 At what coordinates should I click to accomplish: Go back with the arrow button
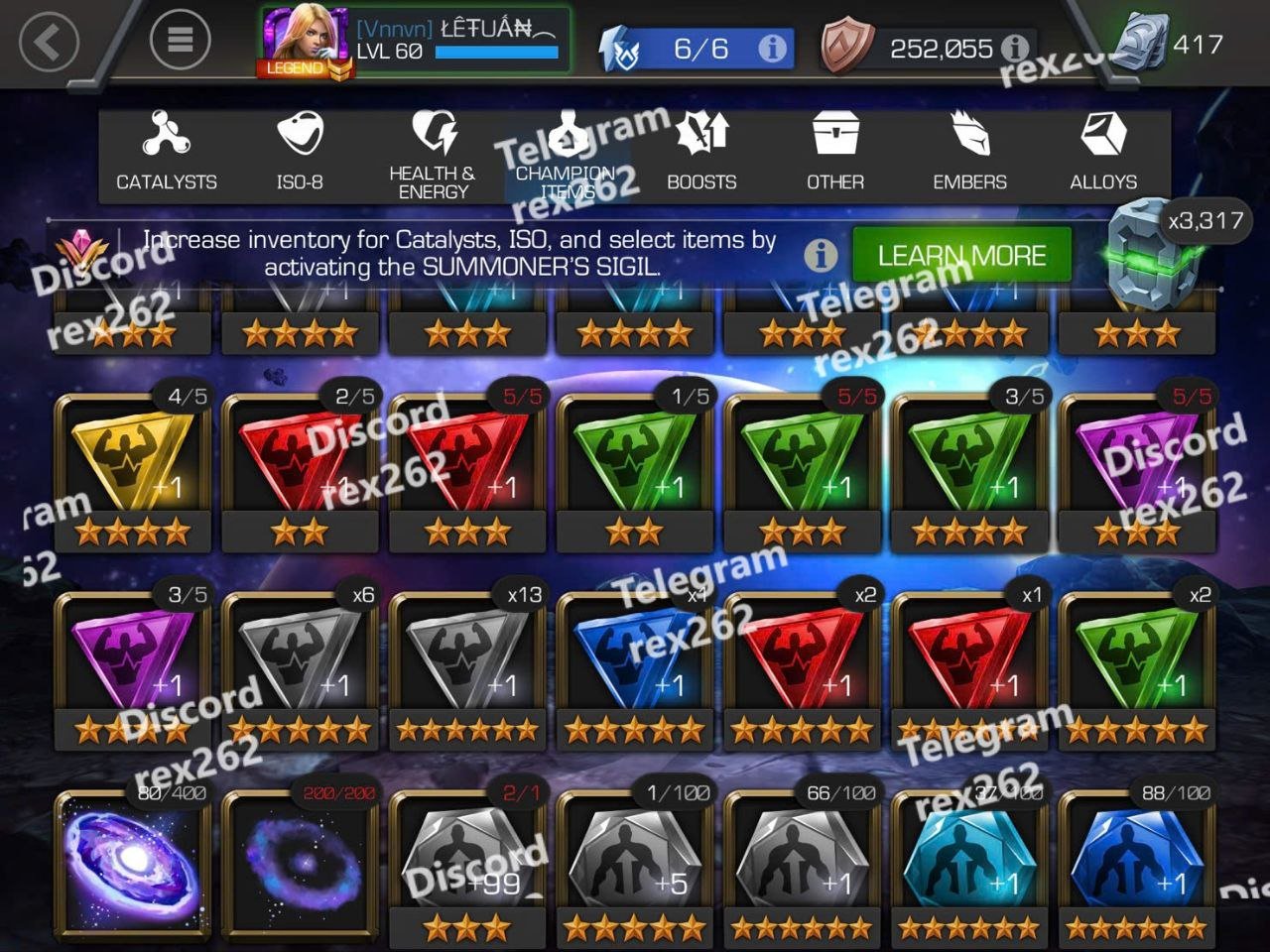pos(48,42)
